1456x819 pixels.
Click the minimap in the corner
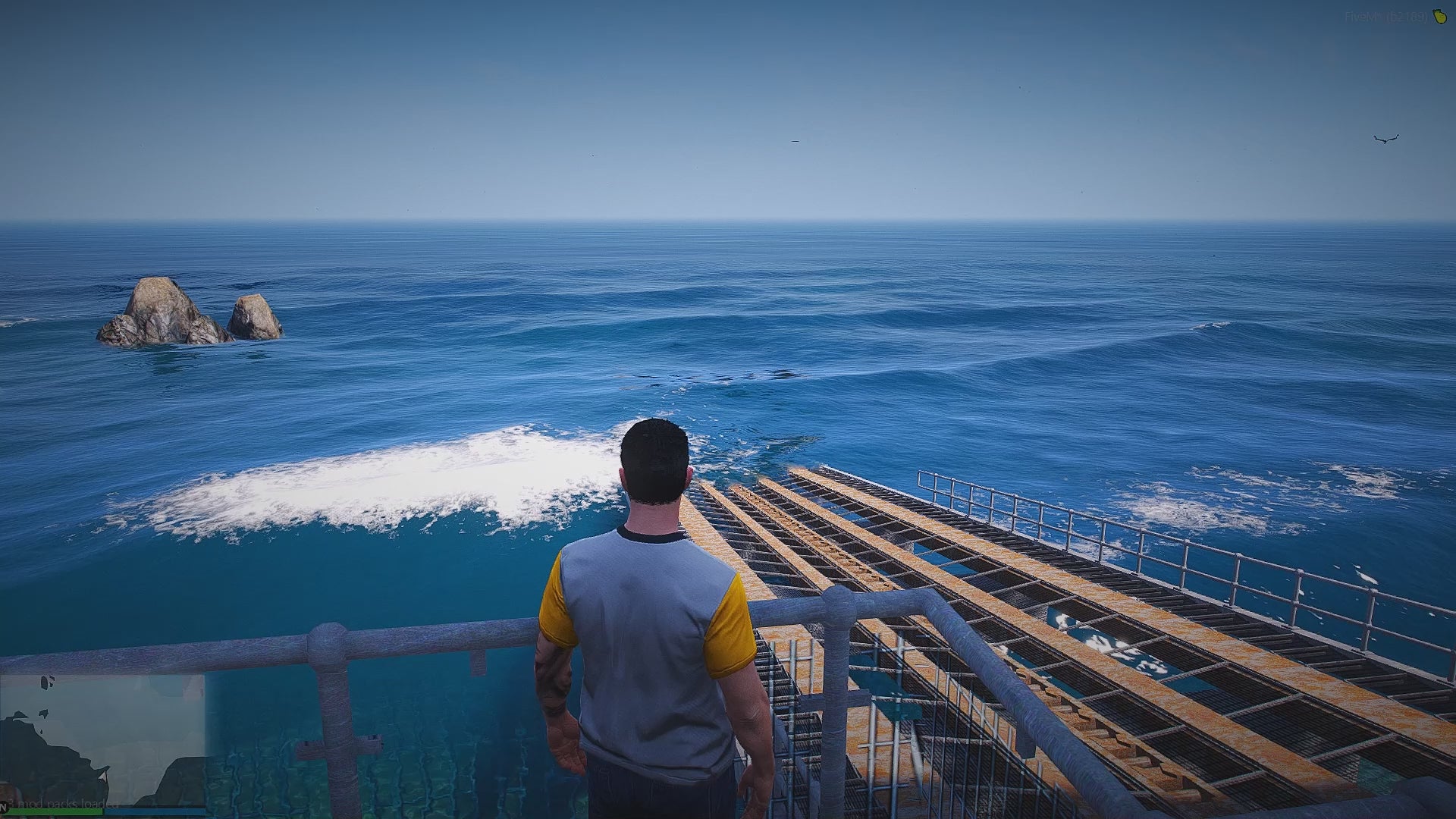[x=102, y=739]
